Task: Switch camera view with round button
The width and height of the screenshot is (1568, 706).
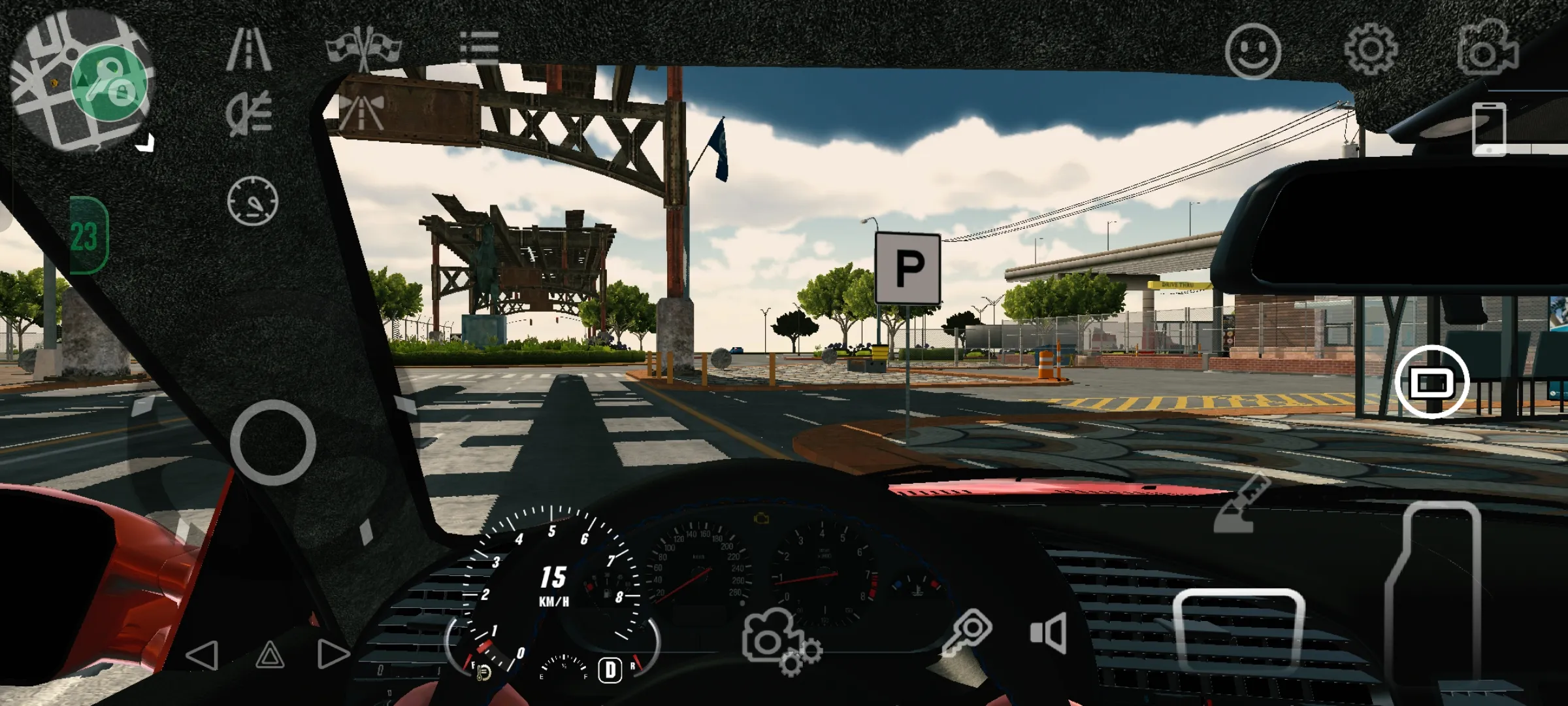Action: coord(1431,382)
